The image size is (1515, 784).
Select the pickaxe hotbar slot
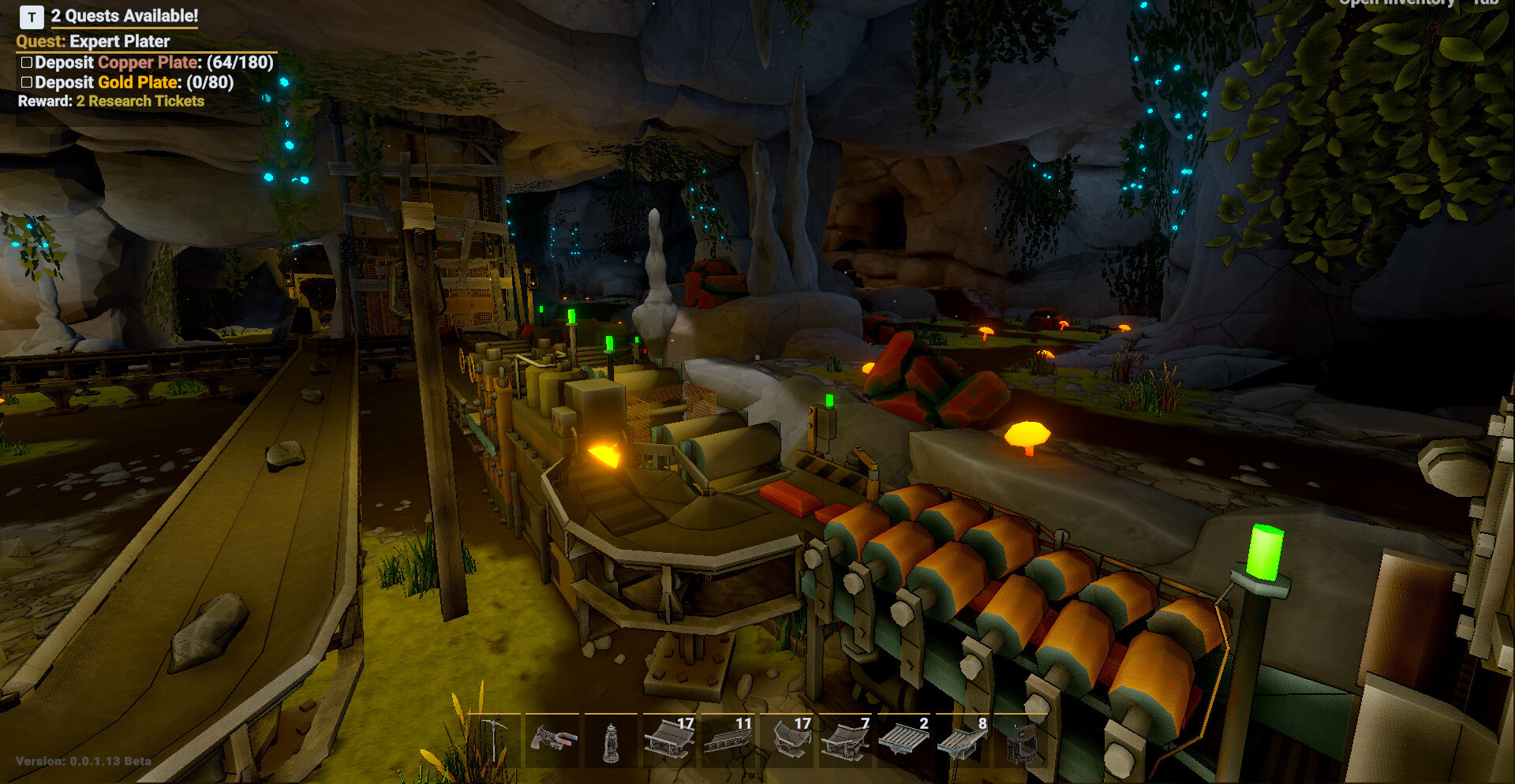coord(493,740)
